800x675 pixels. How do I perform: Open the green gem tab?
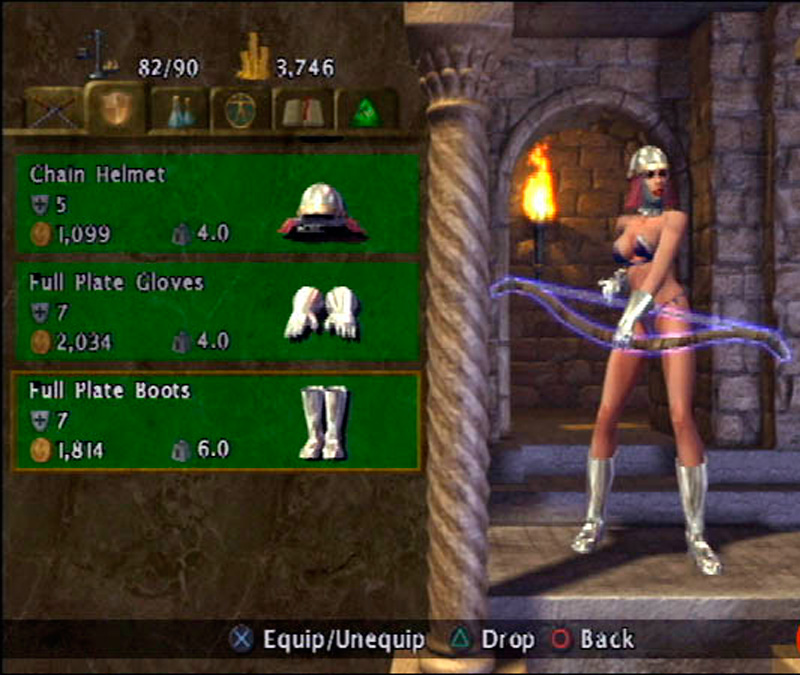(x=366, y=110)
